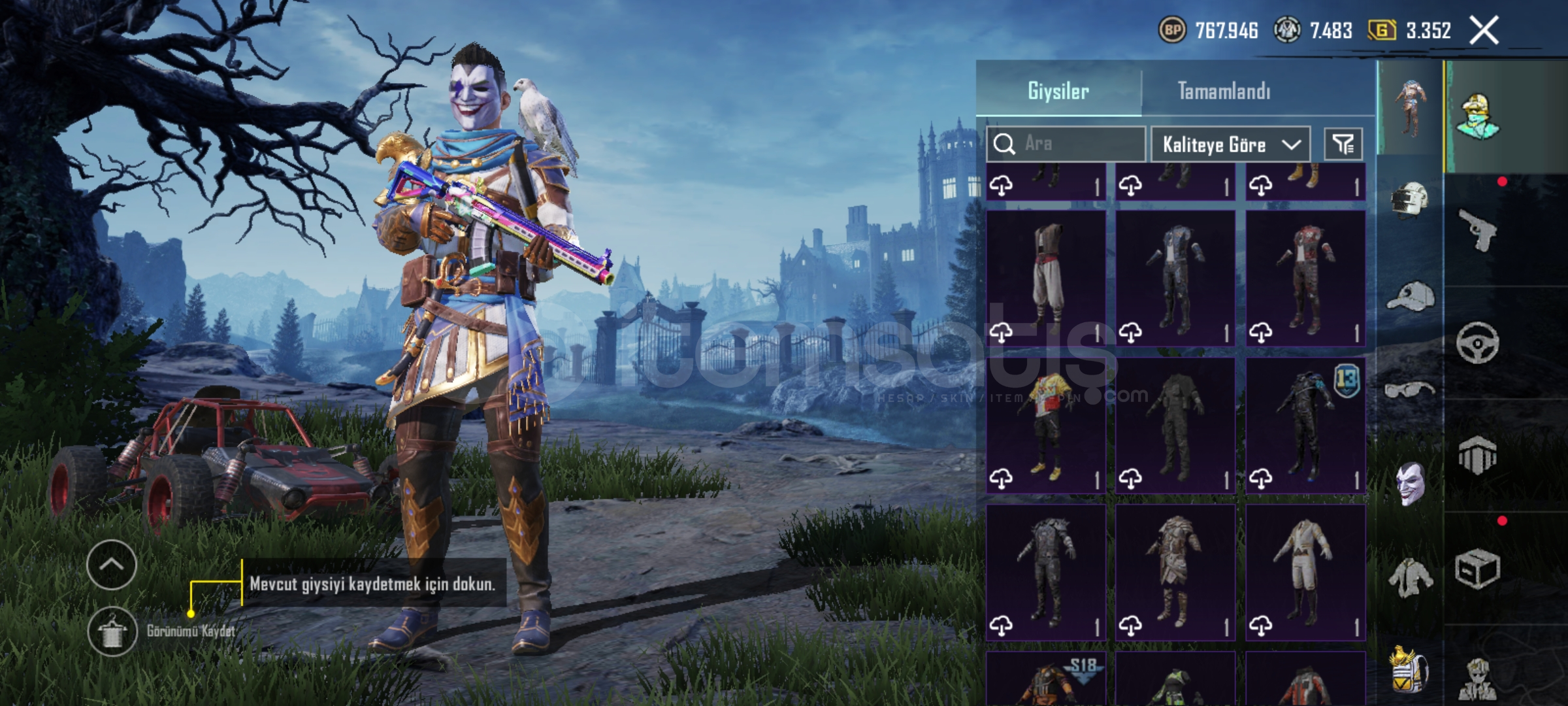Open the crate box section

point(1478,569)
